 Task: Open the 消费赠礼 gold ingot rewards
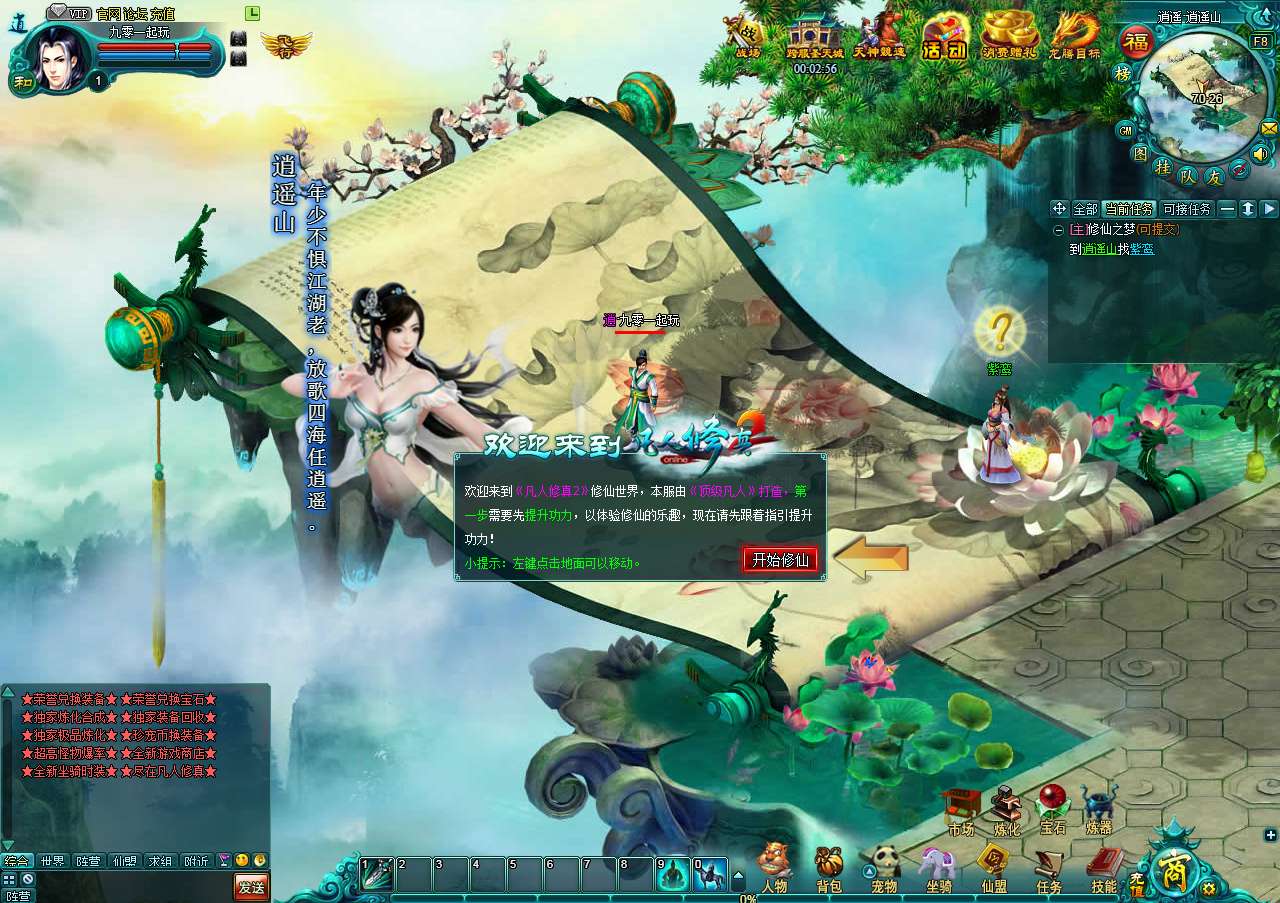click(1010, 38)
